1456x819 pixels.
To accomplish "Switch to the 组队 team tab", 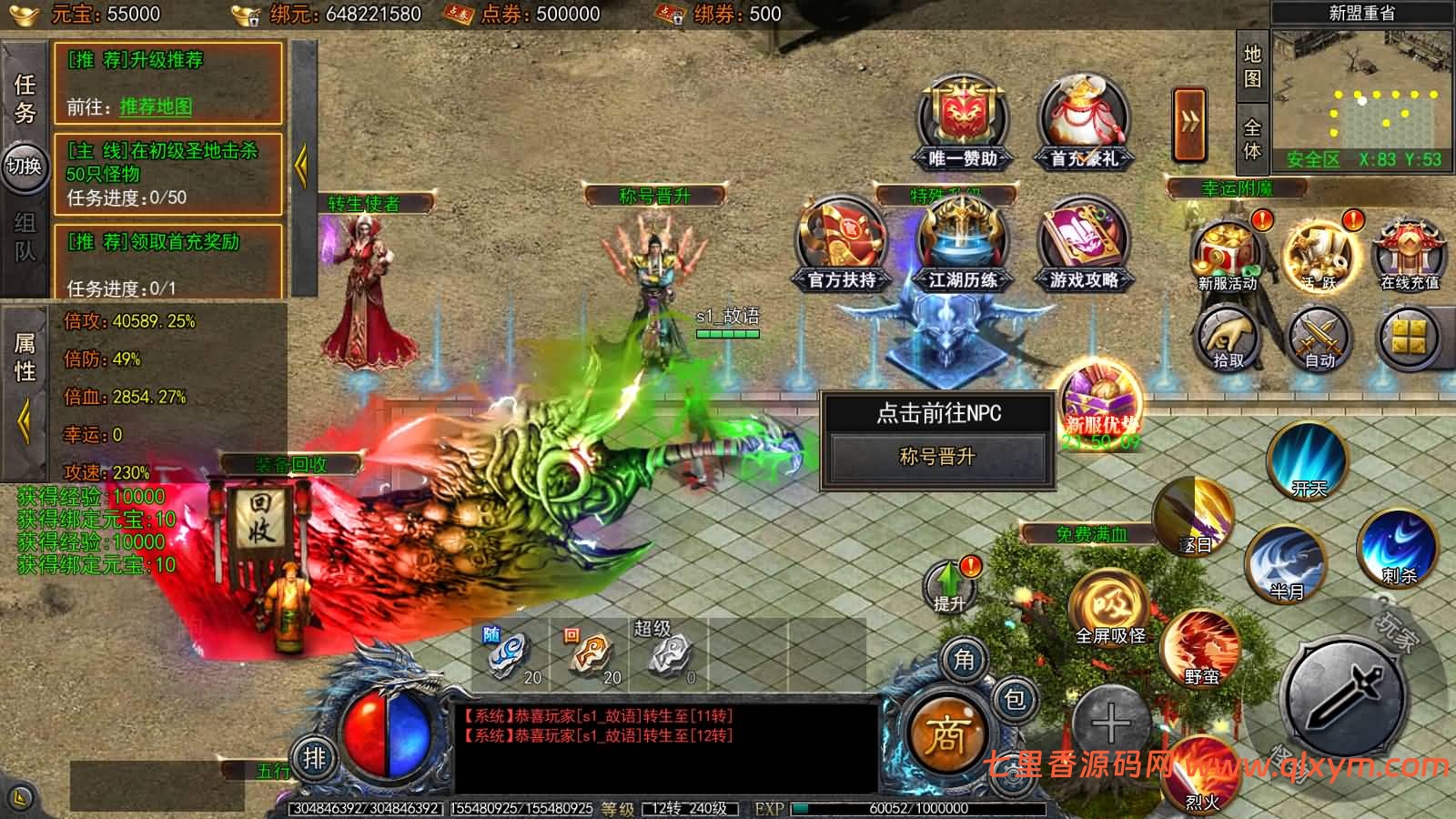I will (25, 237).
